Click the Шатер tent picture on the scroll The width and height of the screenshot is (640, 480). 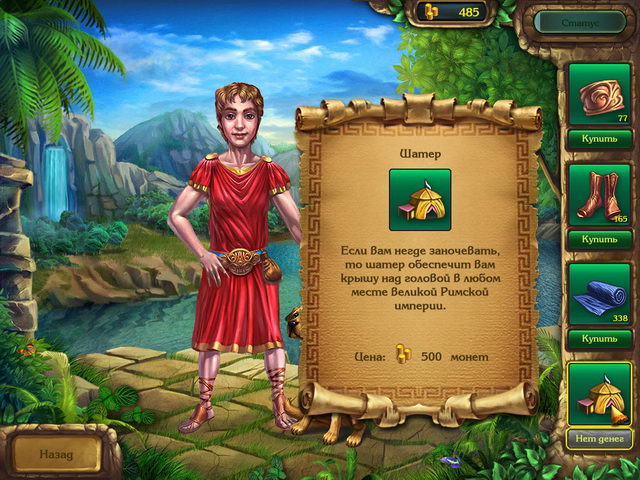[x=420, y=200]
